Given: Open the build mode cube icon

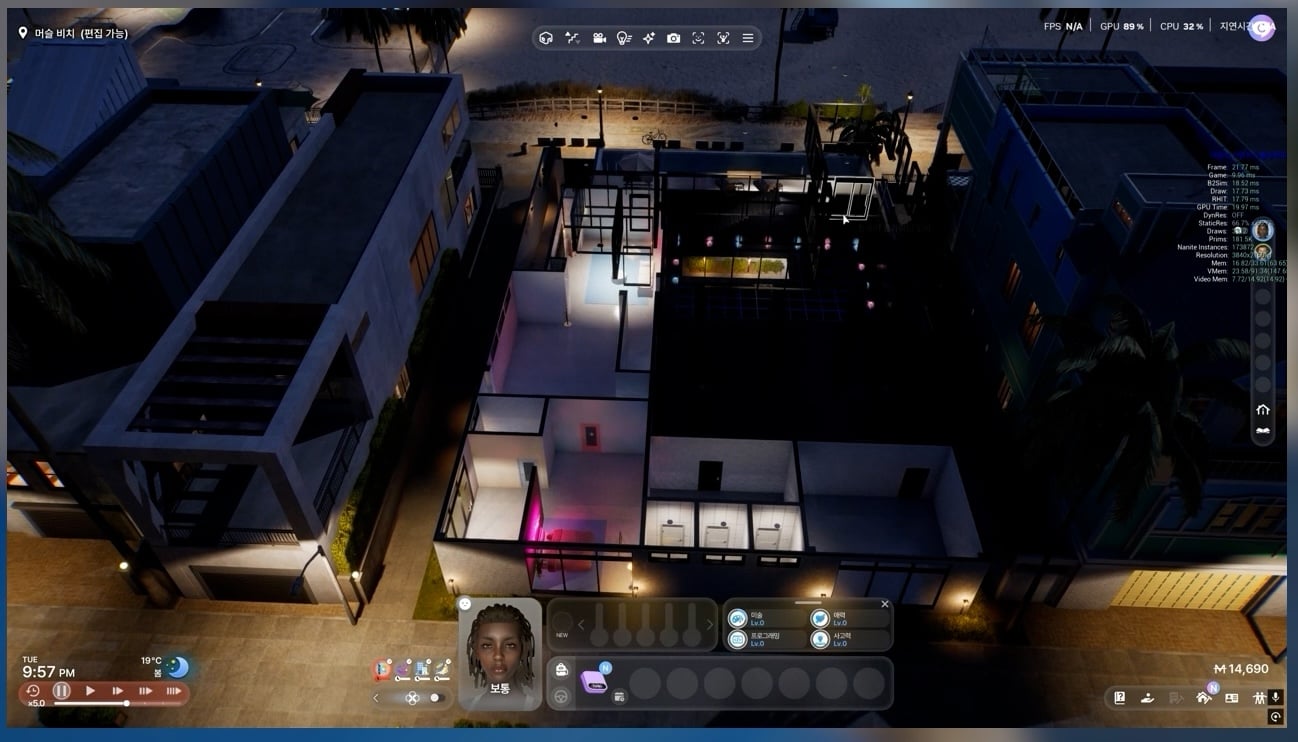Looking at the screenshot, I should (546, 38).
